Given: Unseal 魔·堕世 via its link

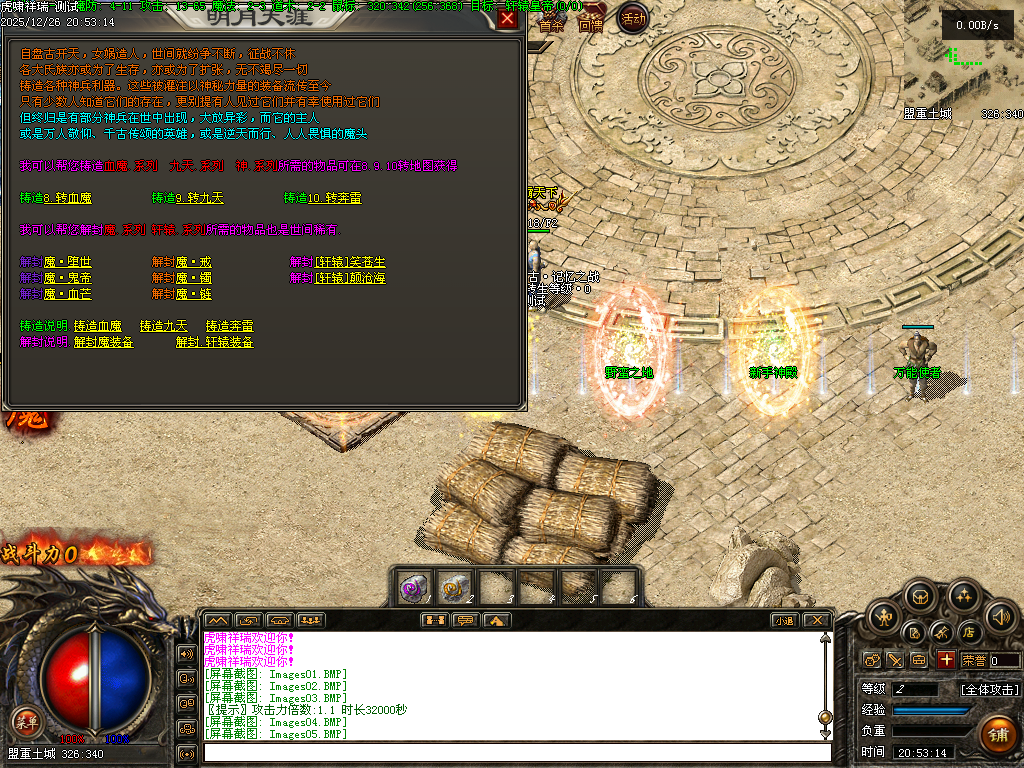Looking at the screenshot, I should (67, 262).
